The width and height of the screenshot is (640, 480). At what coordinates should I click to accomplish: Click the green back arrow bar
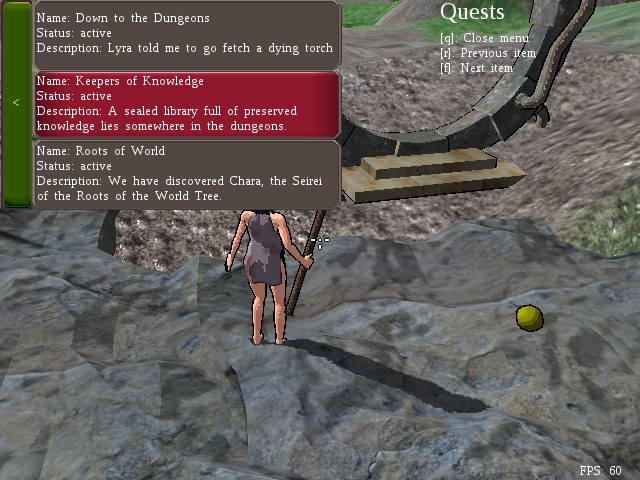coord(16,103)
